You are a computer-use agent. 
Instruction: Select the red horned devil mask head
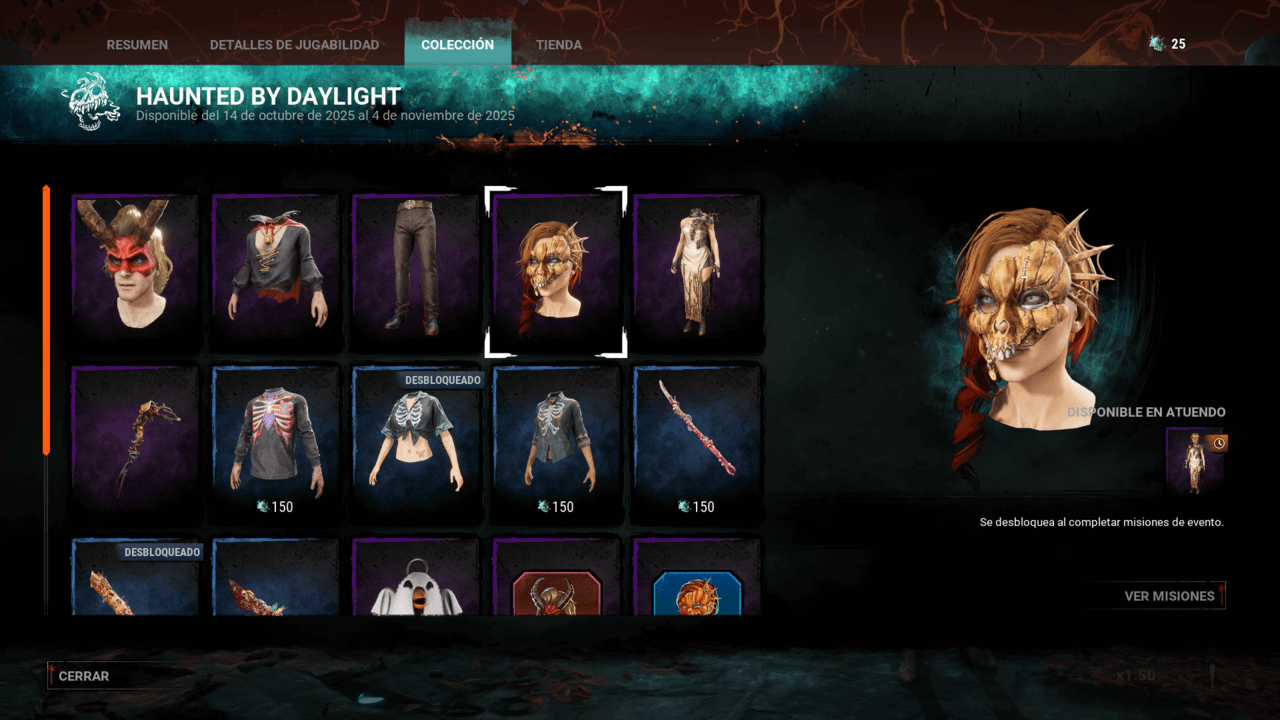tap(135, 268)
